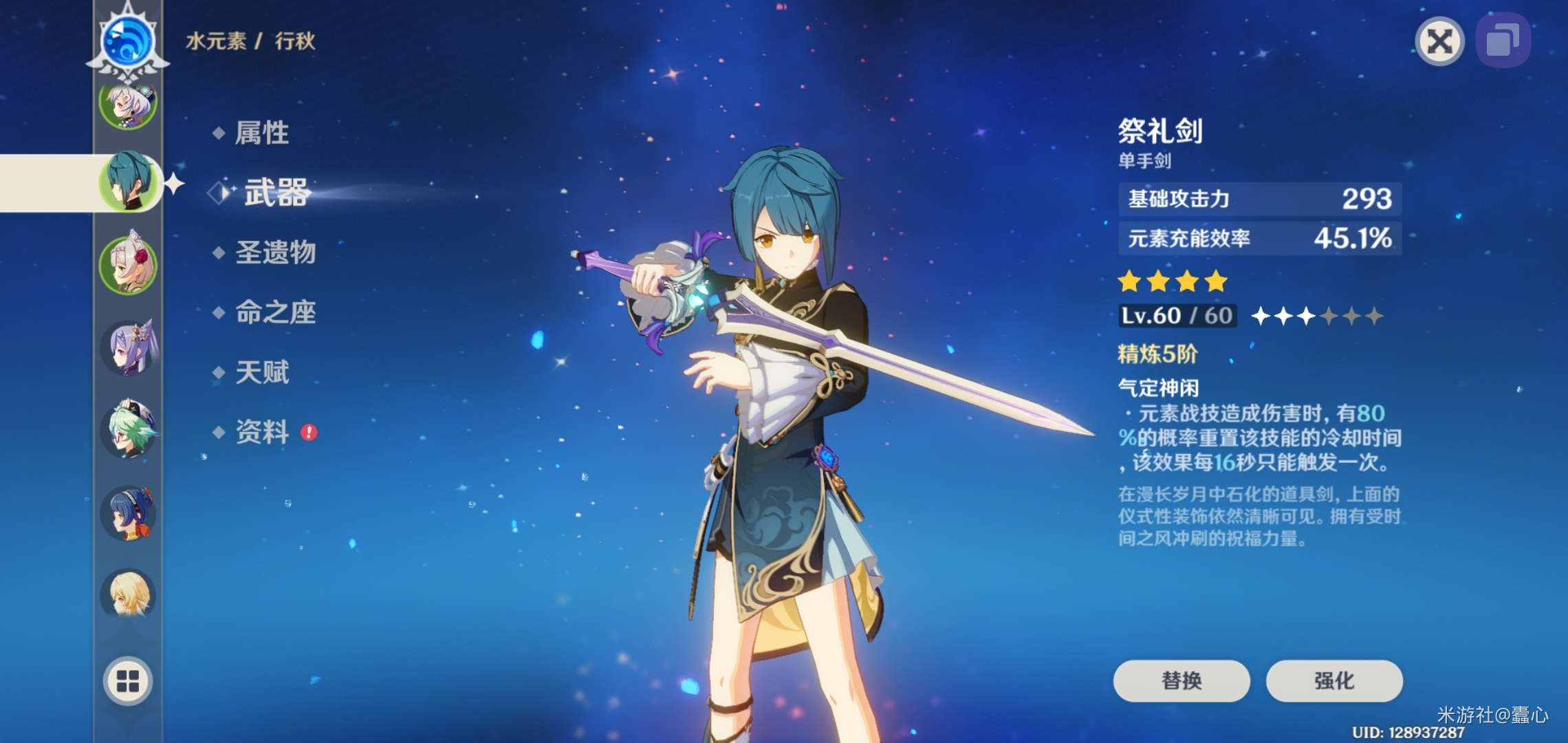This screenshot has width=1568, height=743.
Task: Open the 命之座 constellation tab
Action: pyautogui.click(x=275, y=312)
